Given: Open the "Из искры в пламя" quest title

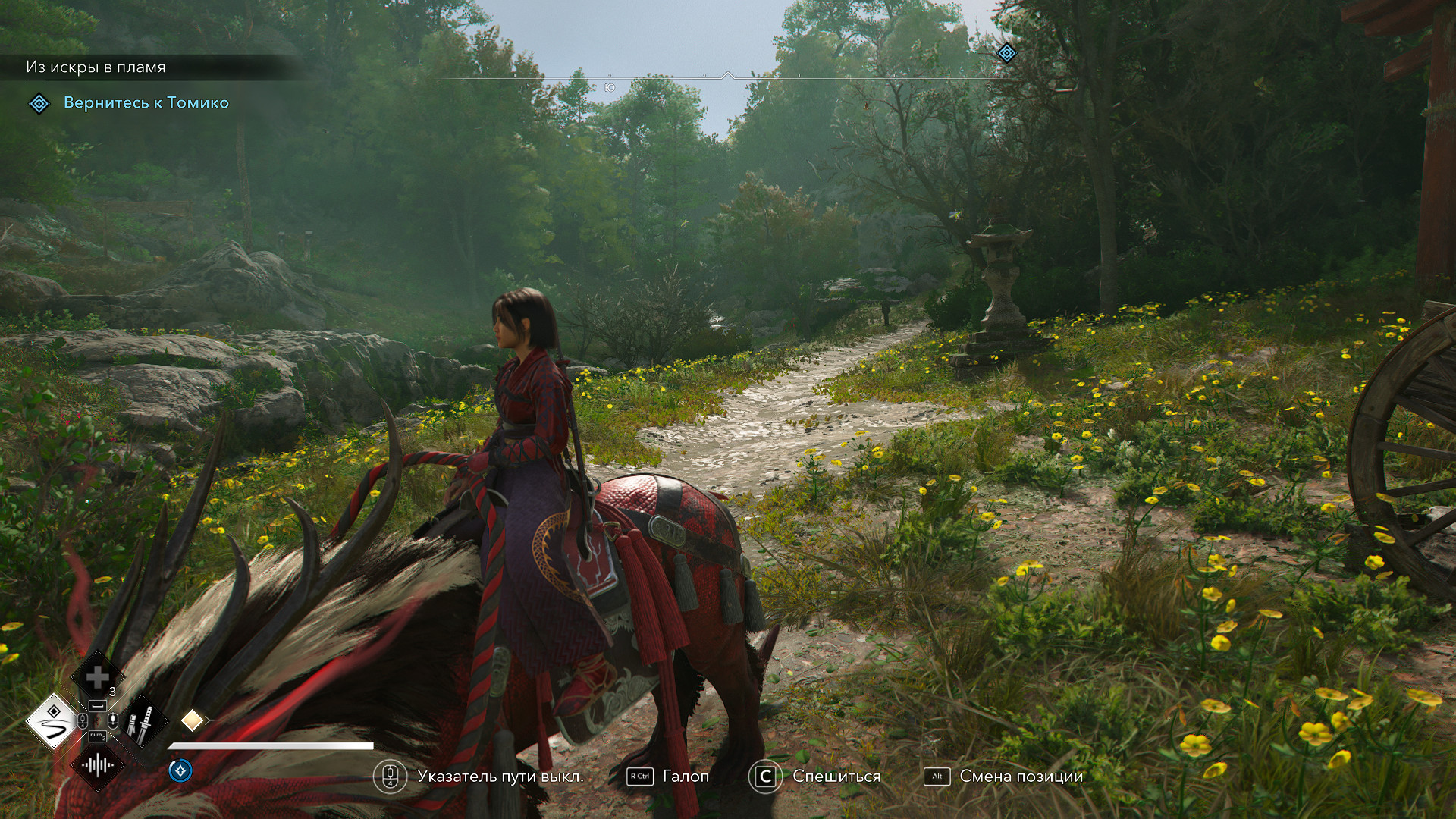Looking at the screenshot, I should point(96,67).
